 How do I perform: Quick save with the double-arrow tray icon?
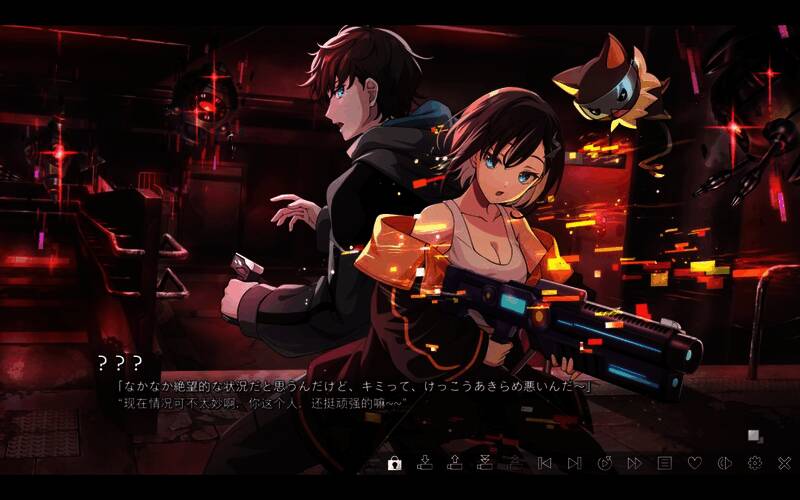click(485, 463)
